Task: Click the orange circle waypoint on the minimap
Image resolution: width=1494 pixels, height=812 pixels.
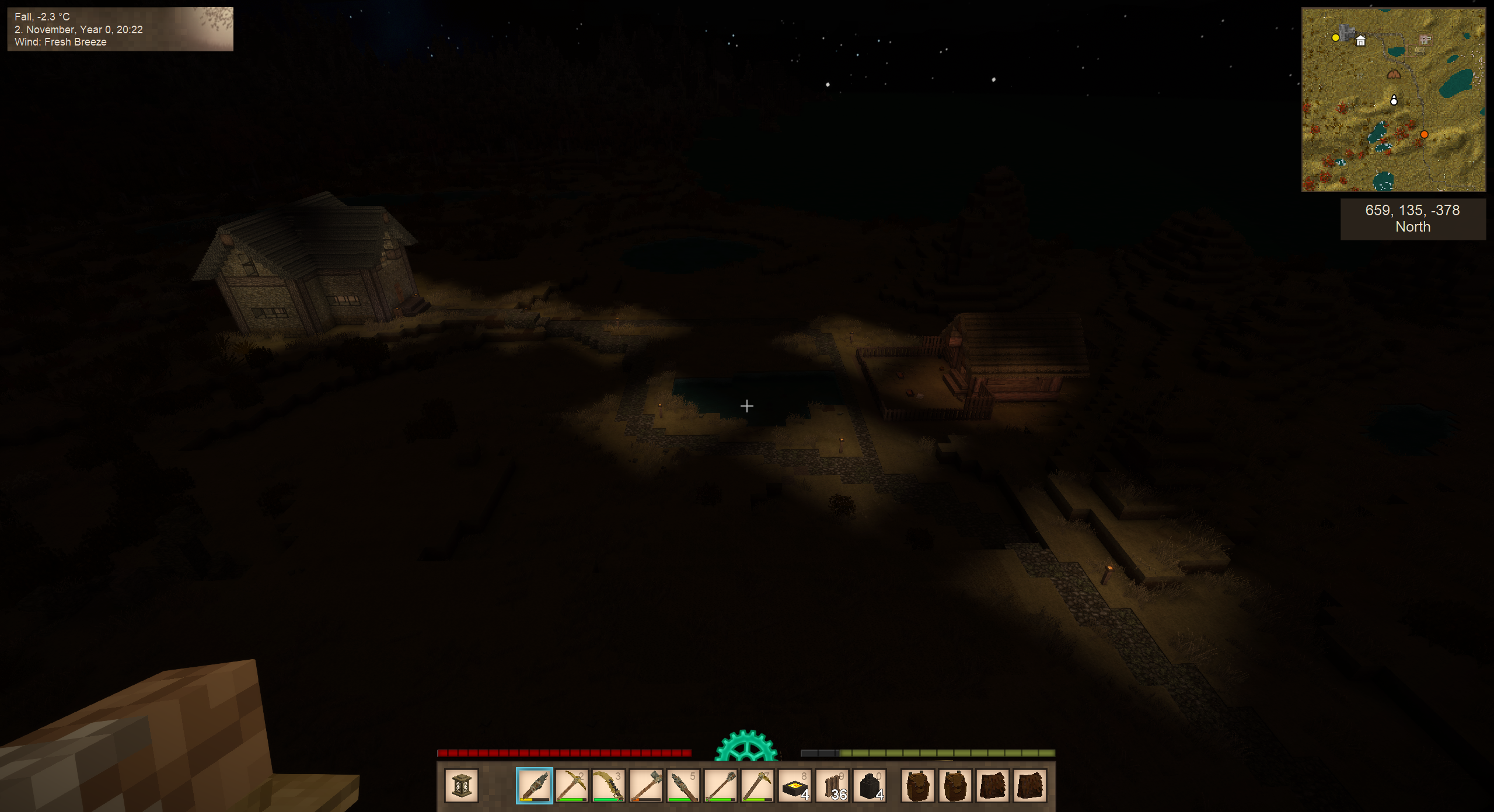Action: pyautogui.click(x=1424, y=135)
